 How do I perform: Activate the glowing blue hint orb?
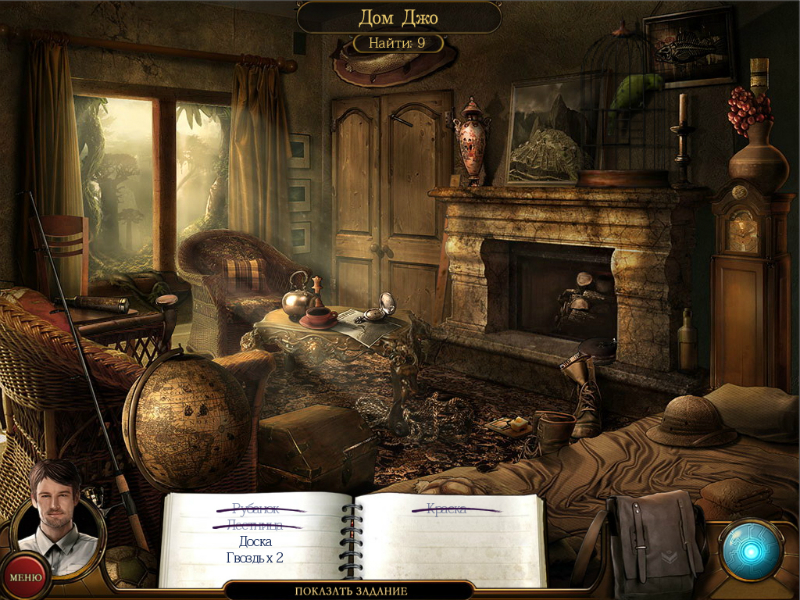pyautogui.click(x=751, y=550)
